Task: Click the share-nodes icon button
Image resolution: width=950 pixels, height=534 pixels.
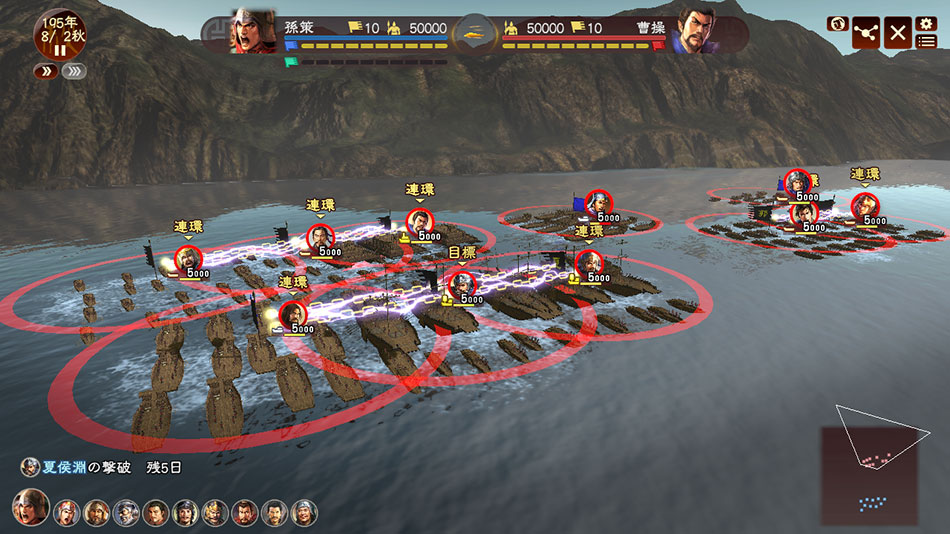Action: [x=866, y=34]
